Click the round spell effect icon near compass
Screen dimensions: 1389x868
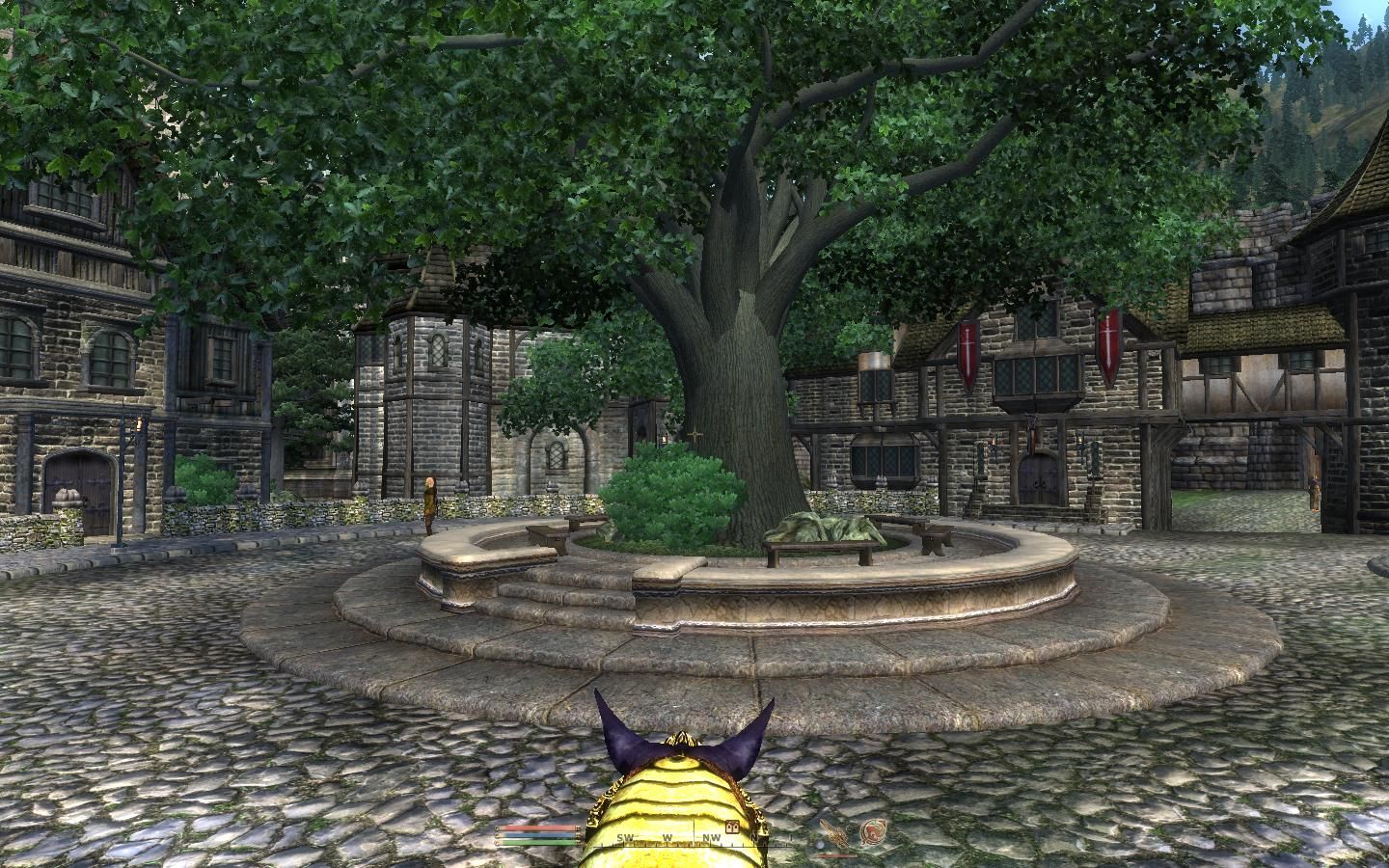pyautogui.click(x=875, y=831)
